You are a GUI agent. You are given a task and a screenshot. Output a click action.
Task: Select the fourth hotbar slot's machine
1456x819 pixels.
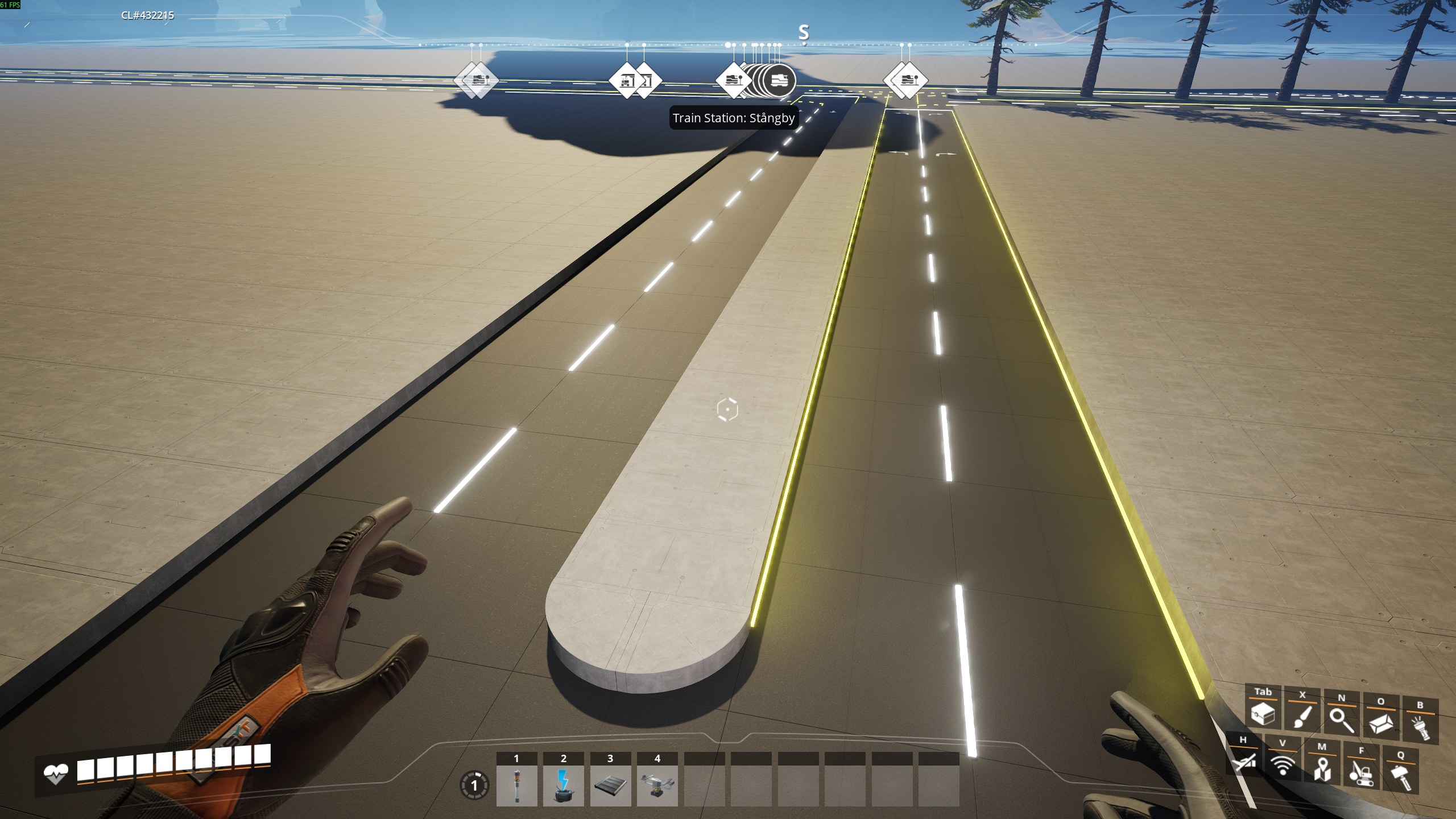[657, 785]
